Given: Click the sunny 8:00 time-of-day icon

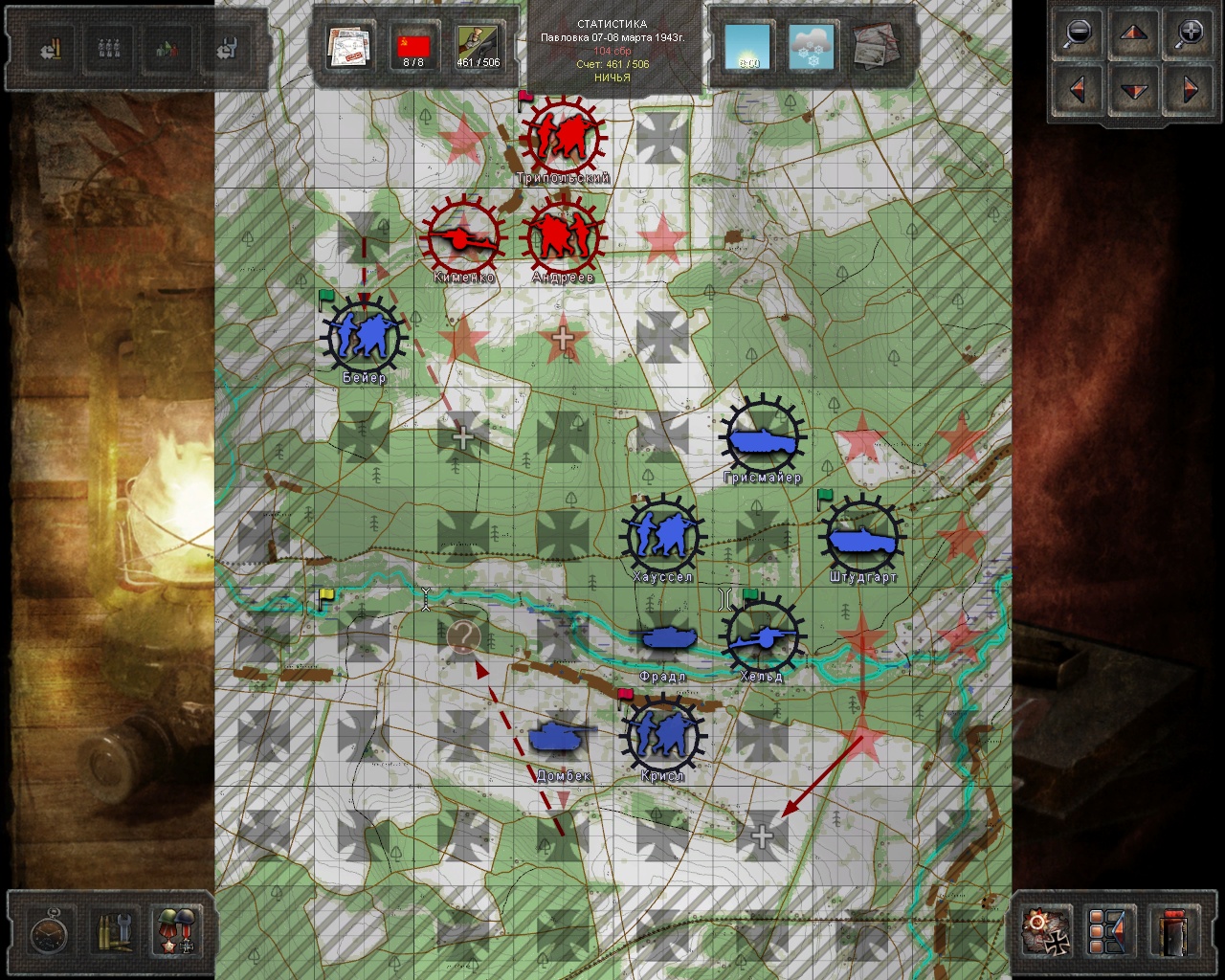Looking at the screenshot, I should pos(747,48).
